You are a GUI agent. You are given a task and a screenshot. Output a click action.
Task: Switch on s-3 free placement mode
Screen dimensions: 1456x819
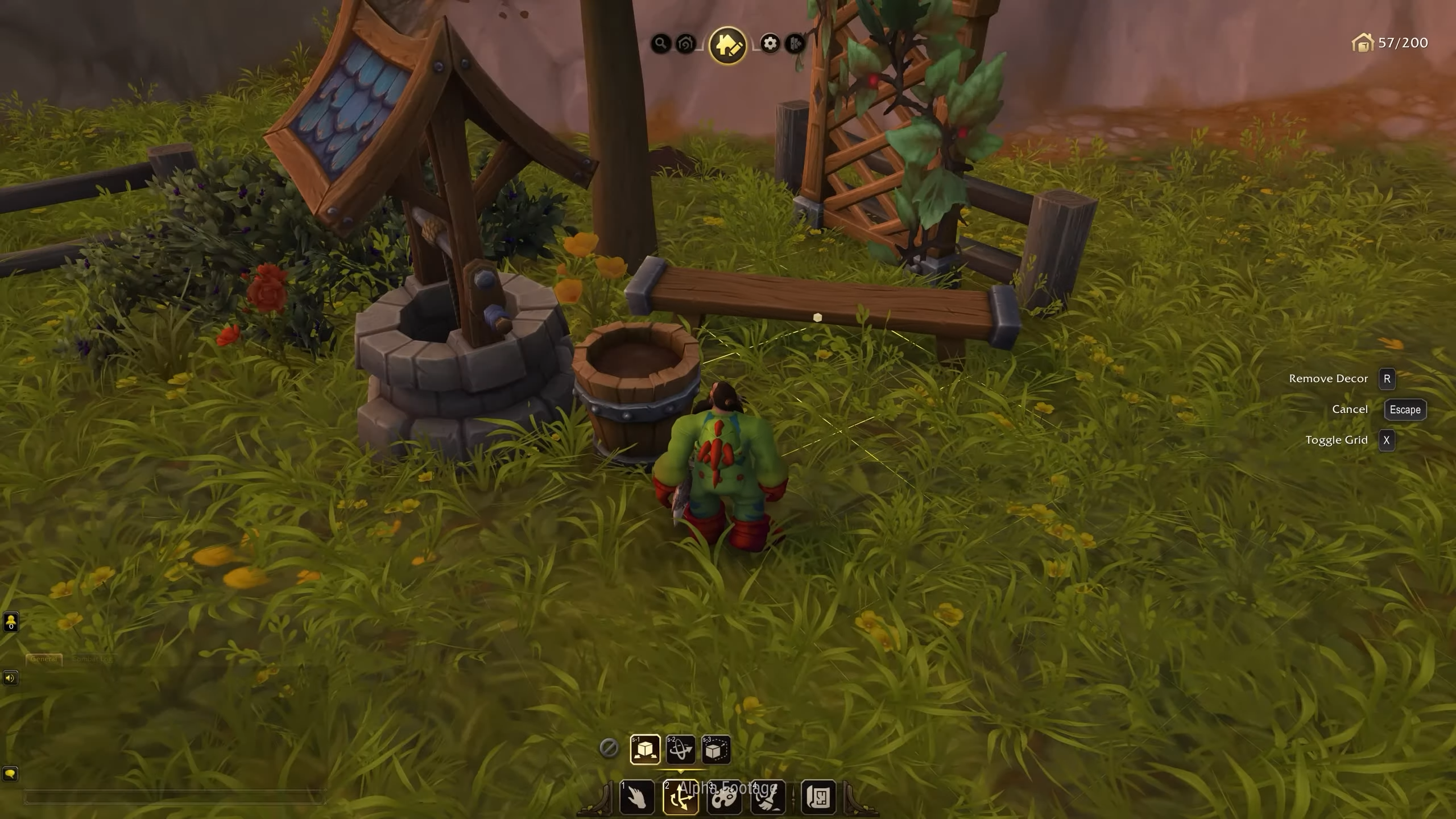[x=715, y=749]
